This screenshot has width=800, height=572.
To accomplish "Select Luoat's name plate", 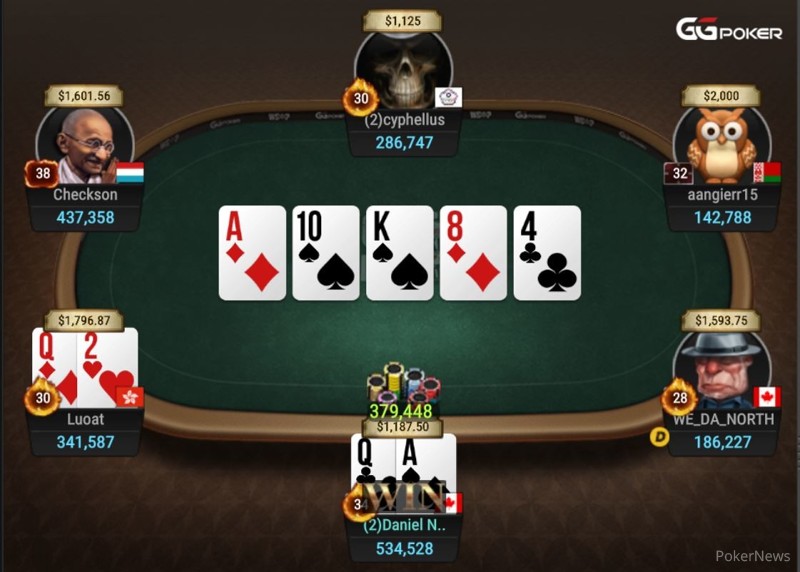I will 84,431.
